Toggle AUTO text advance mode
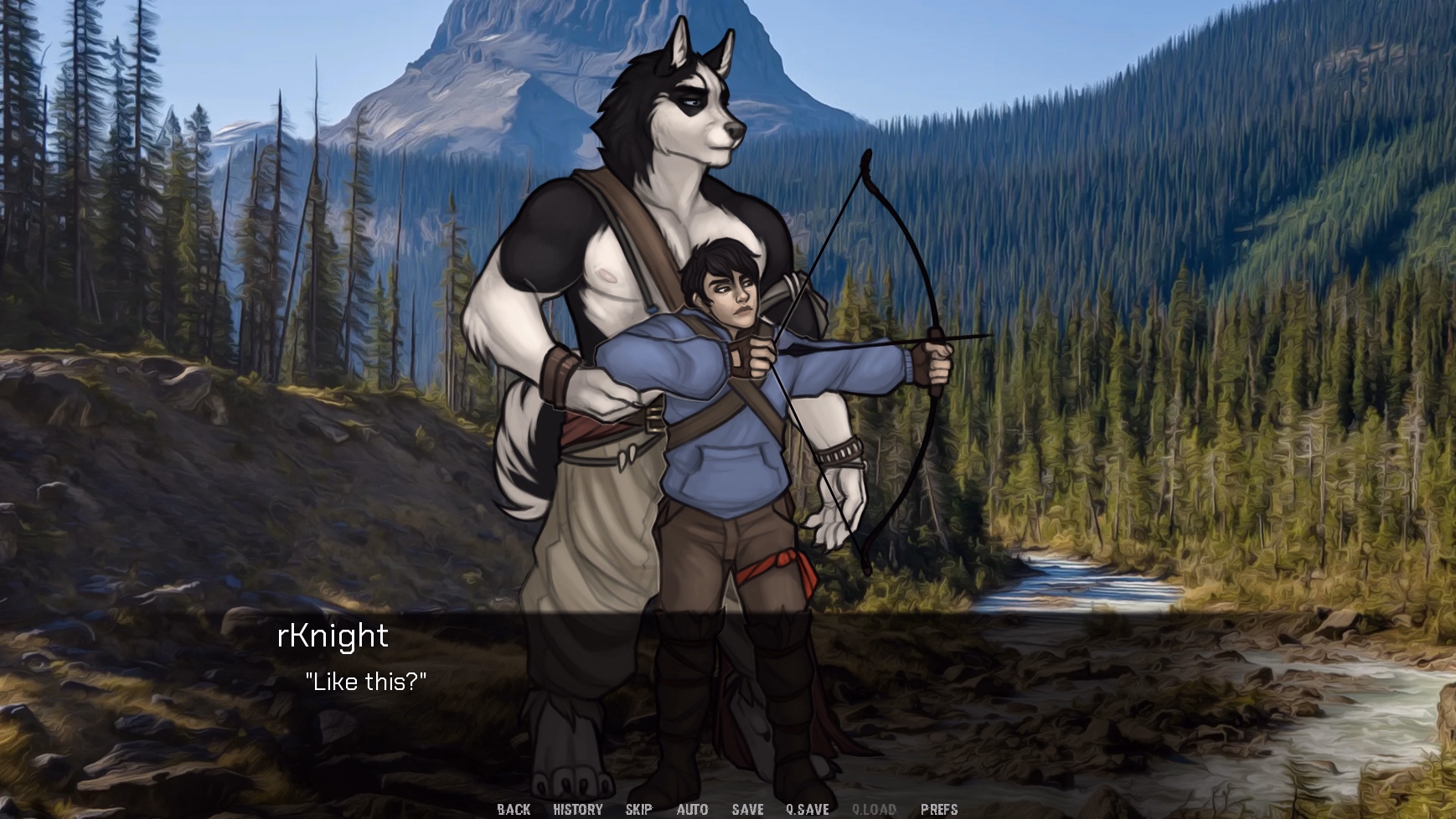The image size is (1456, 819). pos(692,809)
